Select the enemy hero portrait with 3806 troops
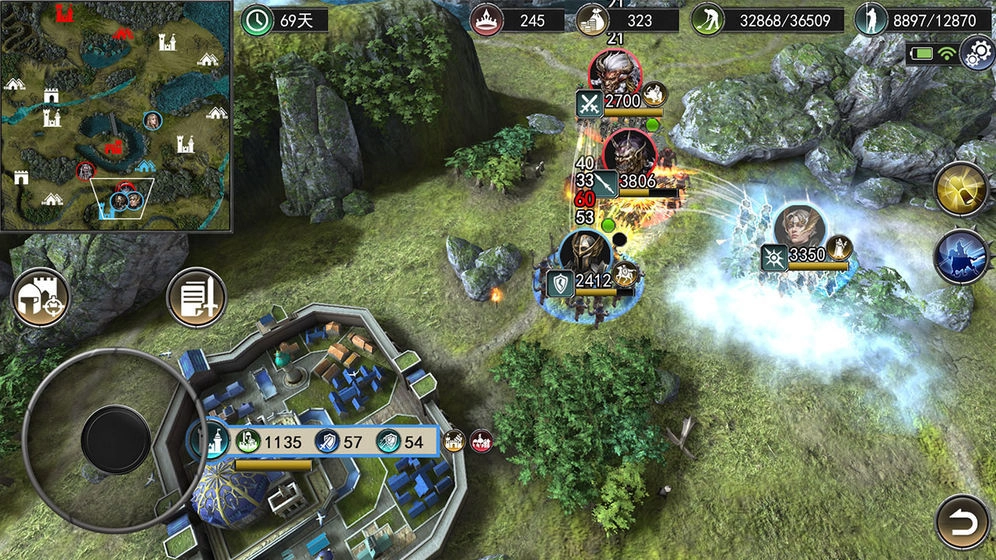 point(630,154)
